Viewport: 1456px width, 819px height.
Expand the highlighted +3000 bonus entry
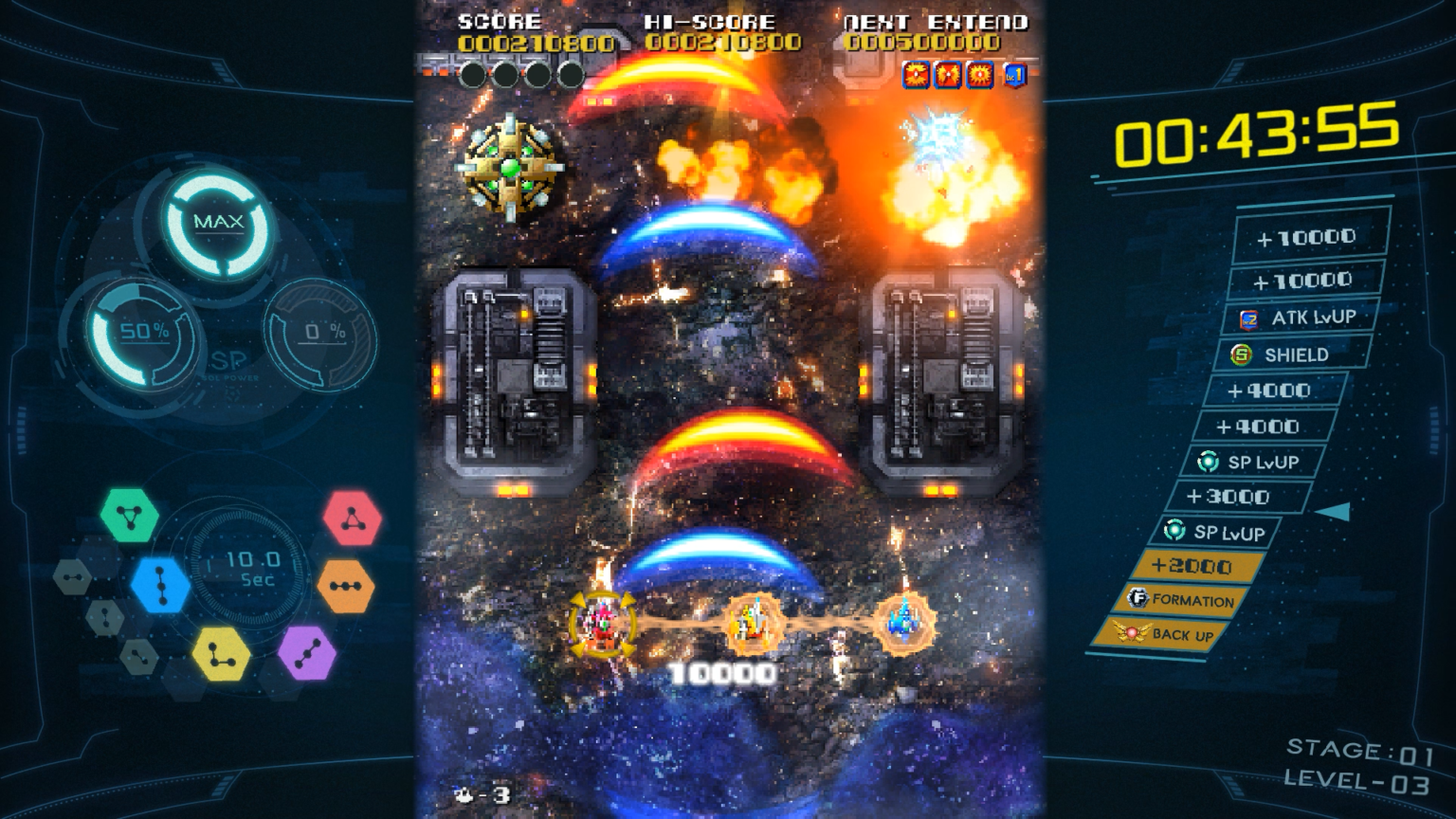pos(1236,497)
